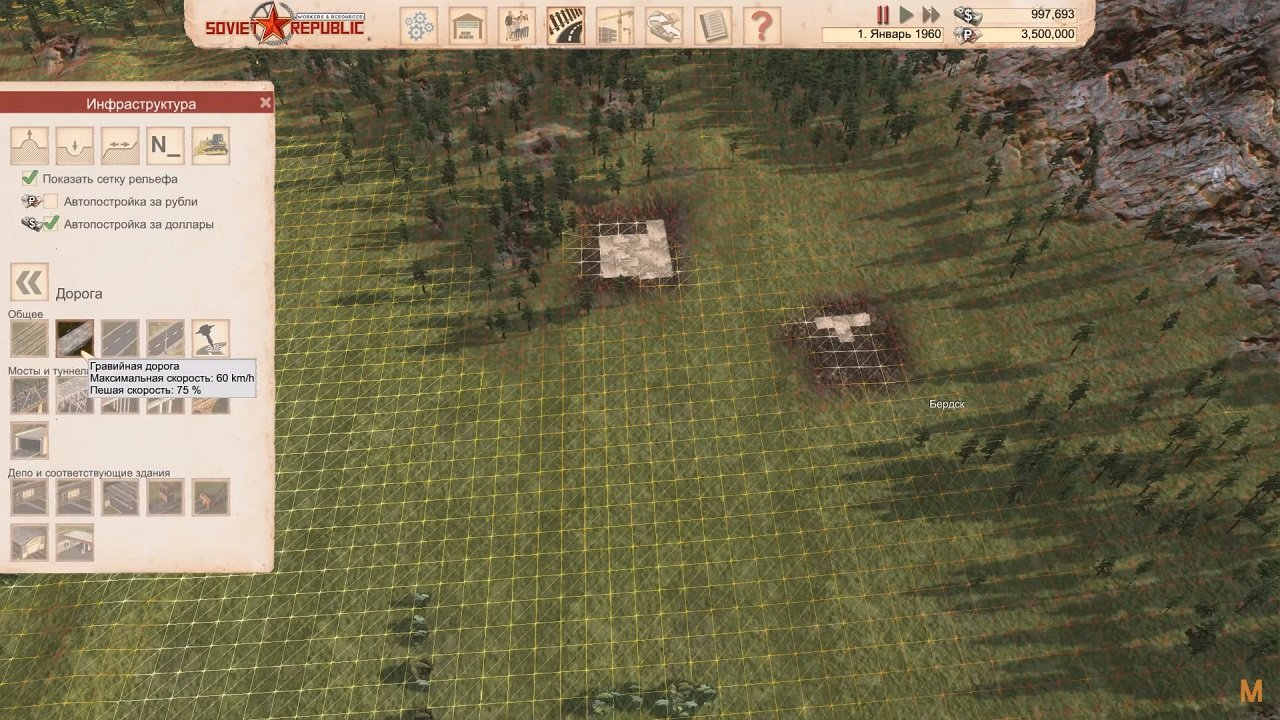Select the lower terrain tool

pyautogui.click(x=74, y=145)
